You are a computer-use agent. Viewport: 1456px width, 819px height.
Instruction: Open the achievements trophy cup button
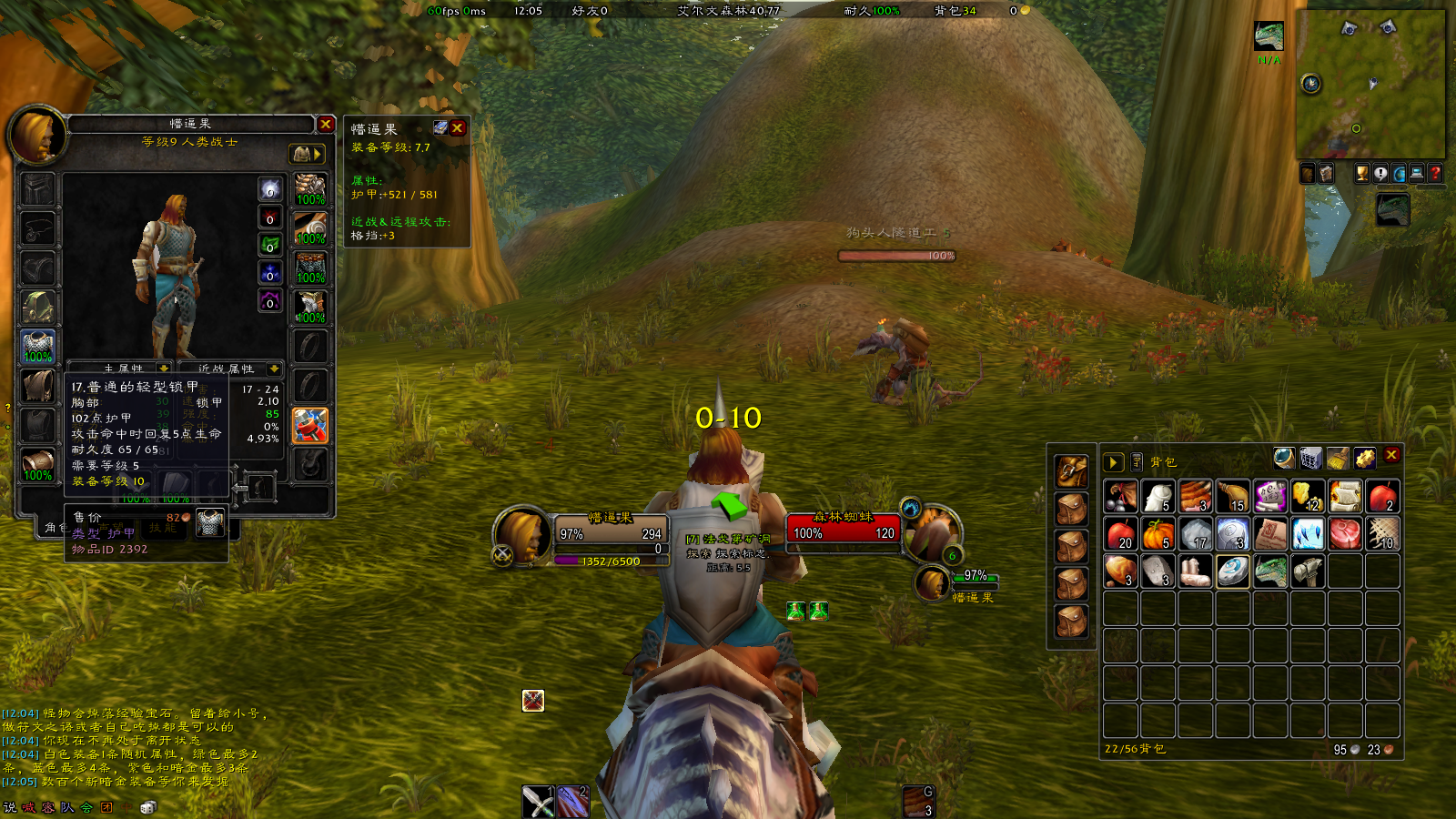click(x=1361, y=173)
